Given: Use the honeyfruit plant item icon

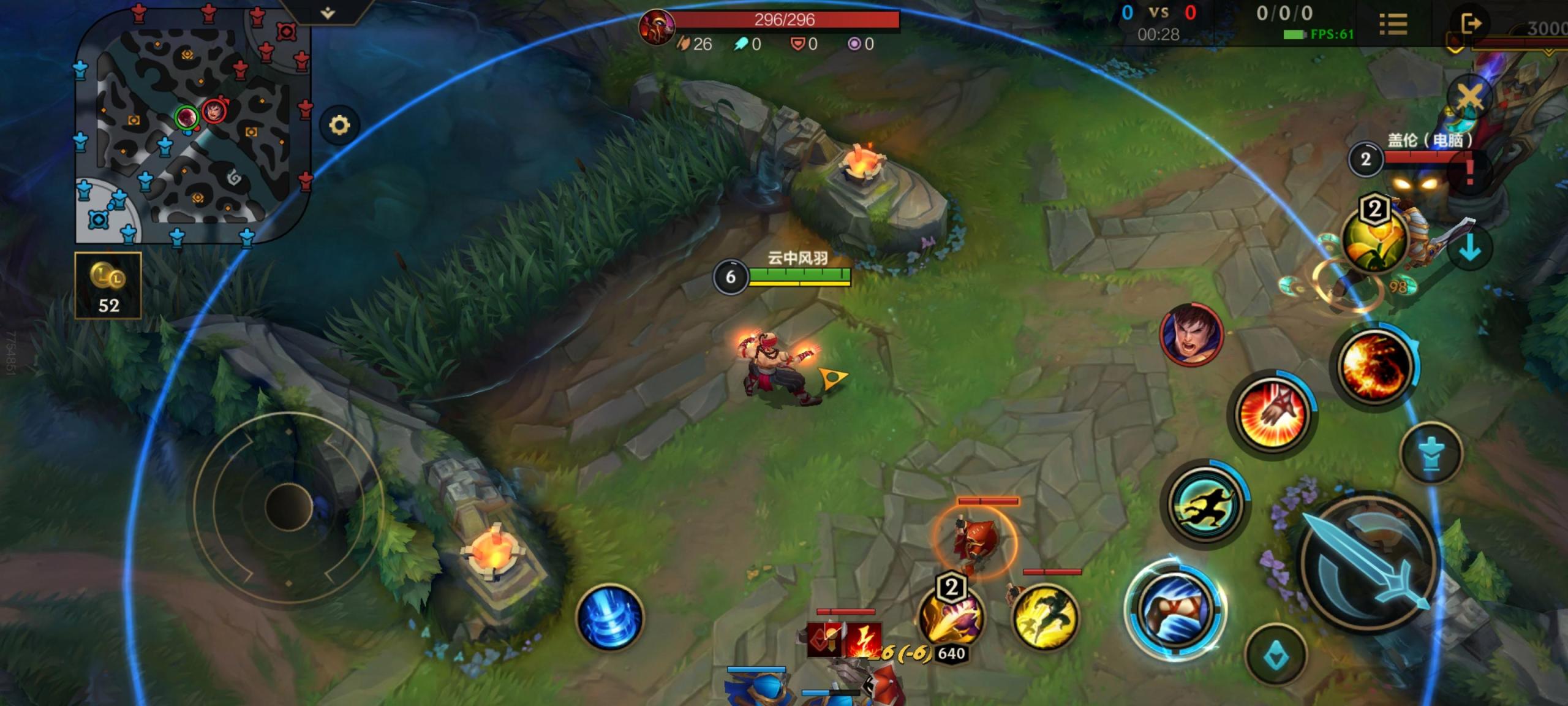Looking at the screenshot, I should [x=1371, y=240].
